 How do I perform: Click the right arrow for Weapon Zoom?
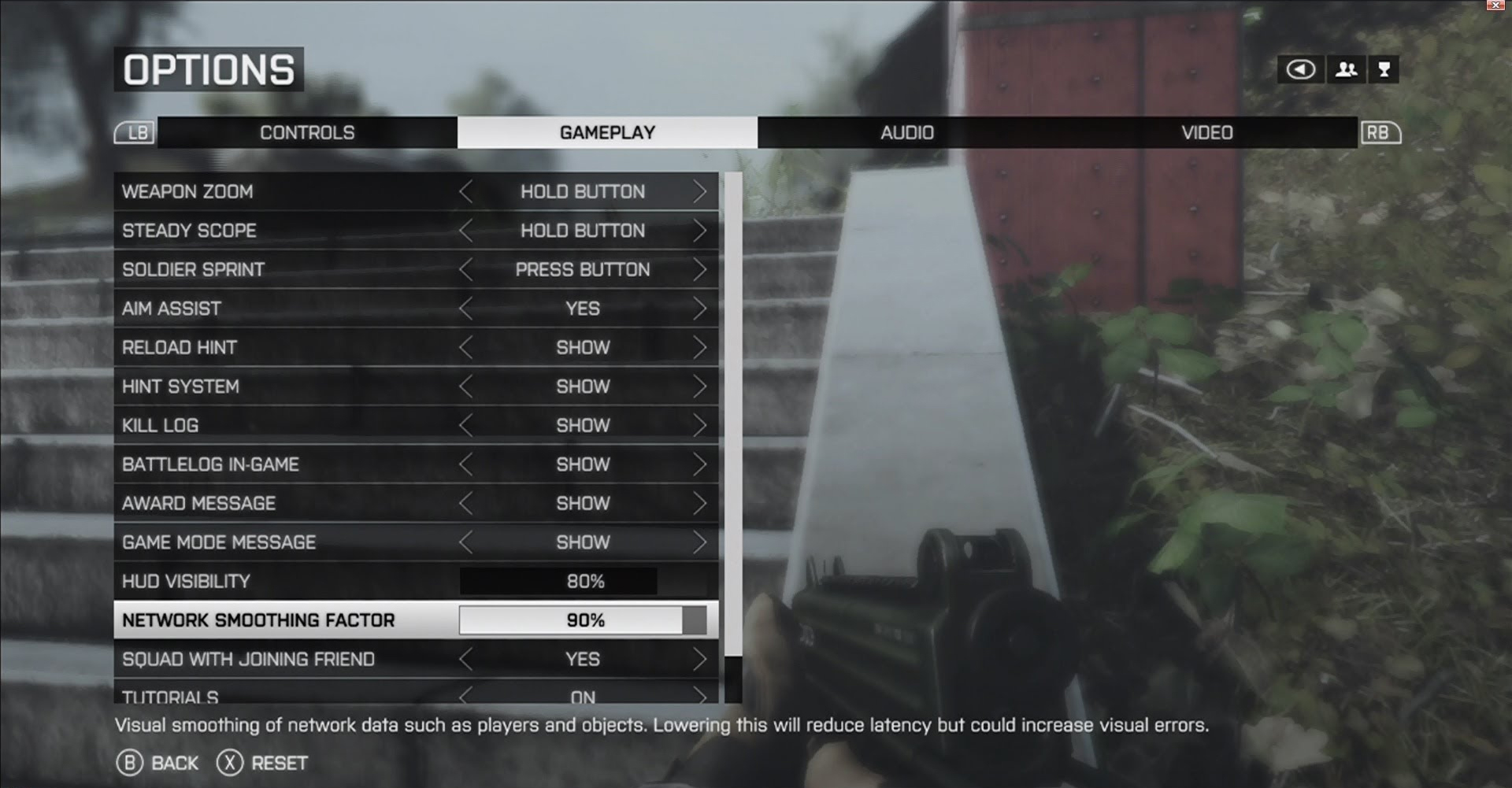[x=699, y=191]
